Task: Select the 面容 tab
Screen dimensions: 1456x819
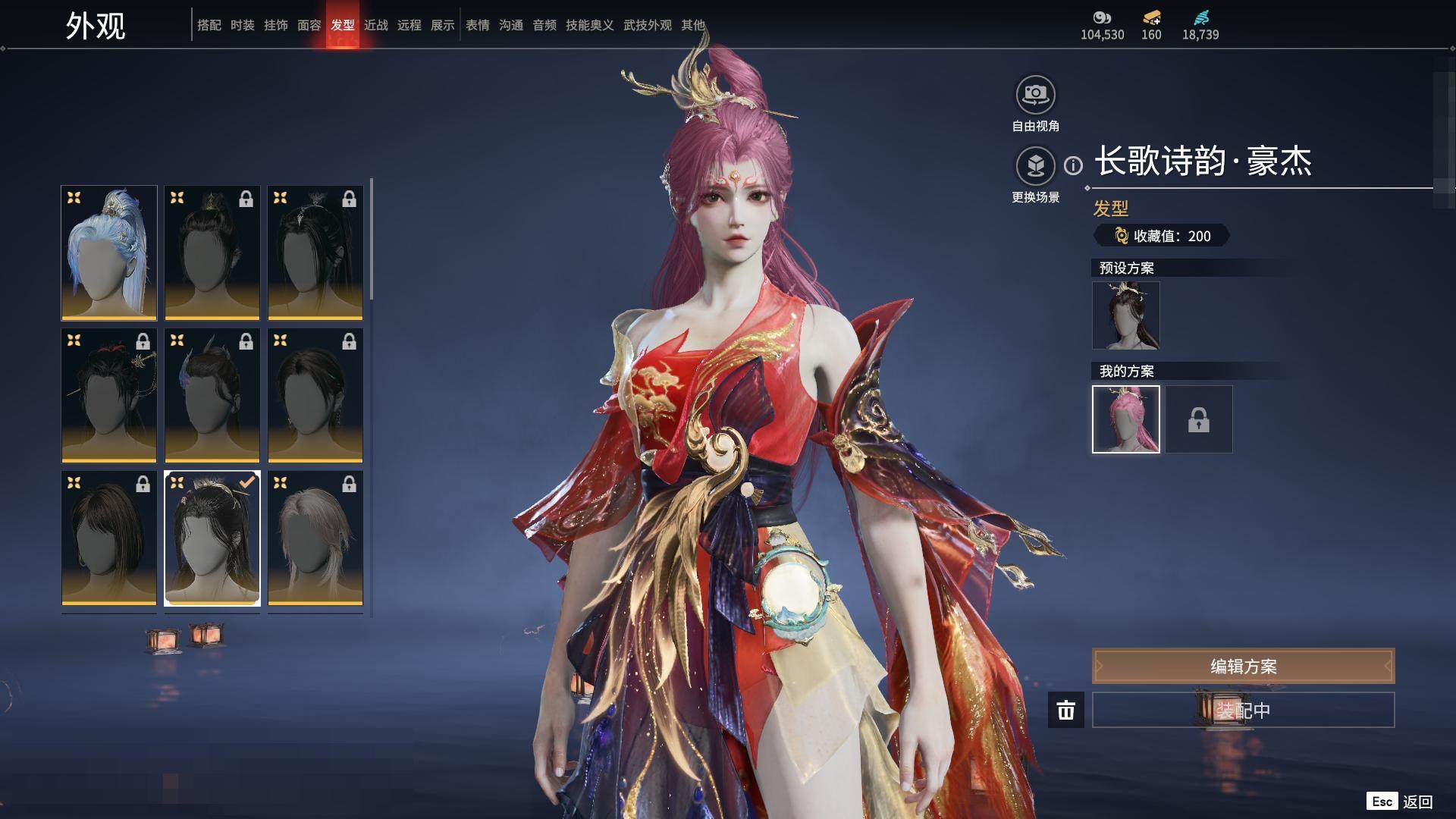Action: click(309, 25)
